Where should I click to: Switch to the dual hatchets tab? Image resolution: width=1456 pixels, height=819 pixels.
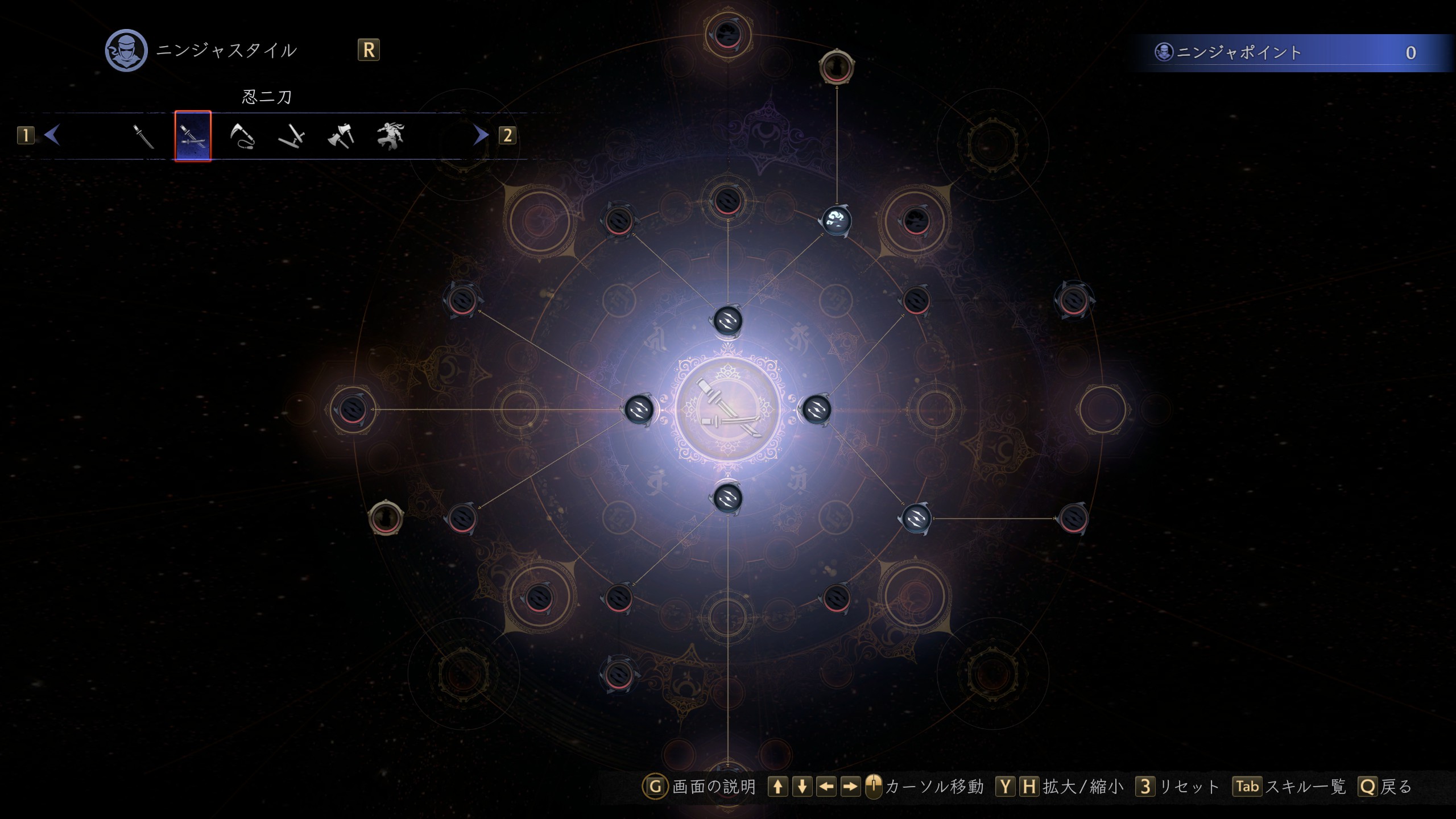pyautogui.click(x=341, y=136)
